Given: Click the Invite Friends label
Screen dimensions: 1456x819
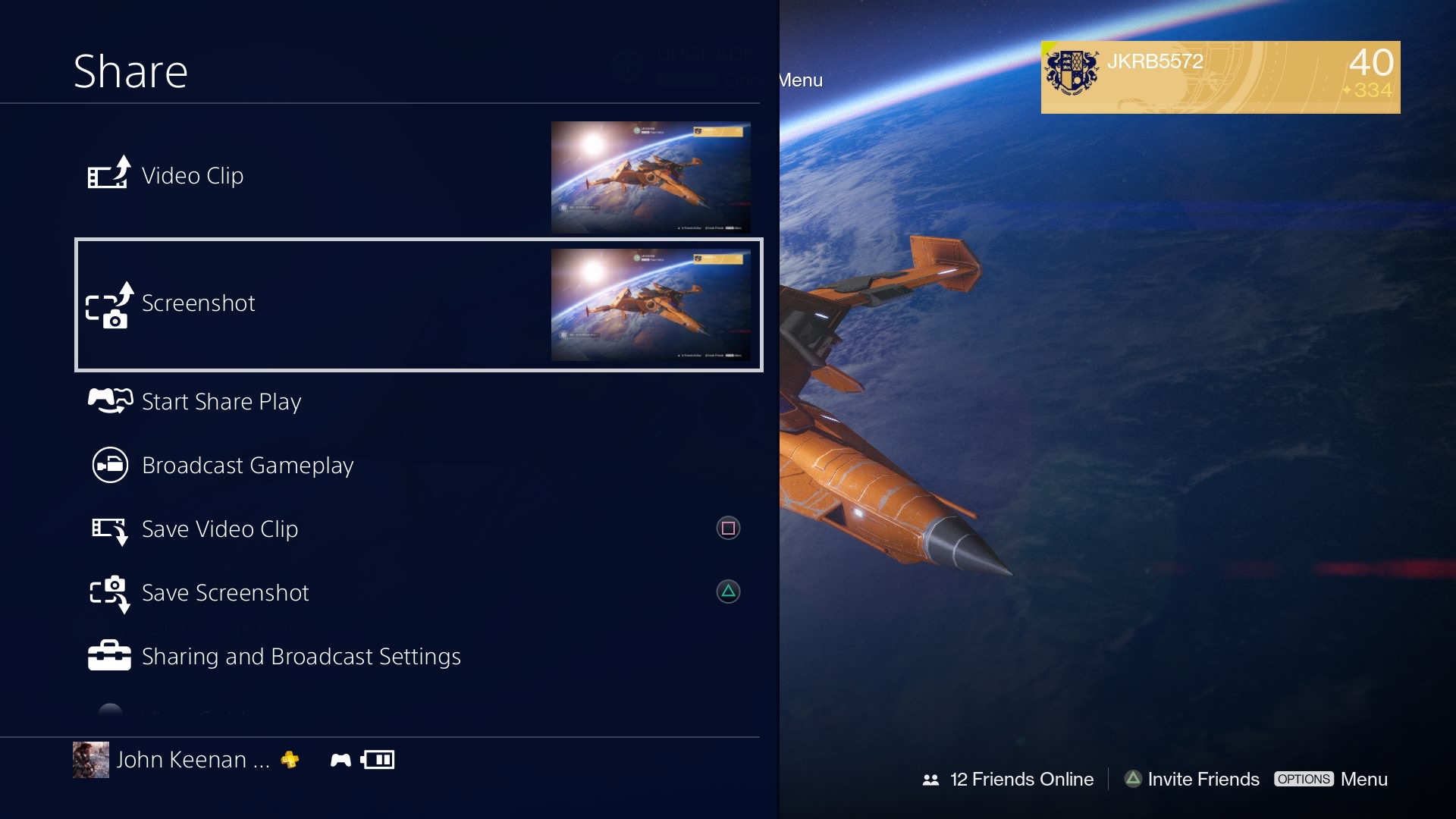Looking at the screenshot, I should pos(1203,779).
